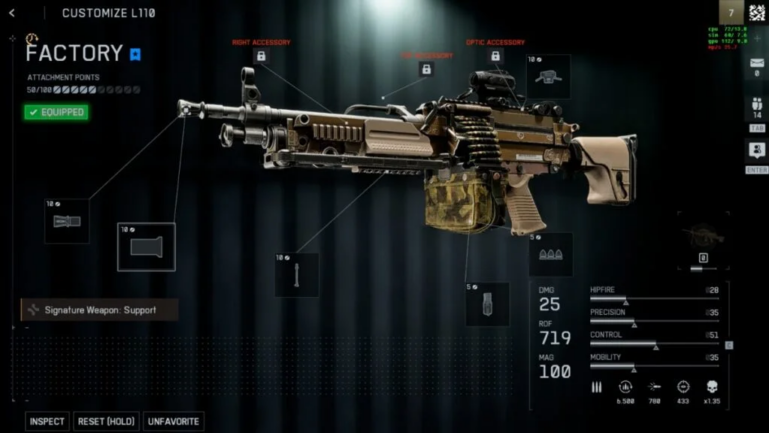Open the mail envelope icon
This screenshot has height=433, width=769.
coord(757,64)
